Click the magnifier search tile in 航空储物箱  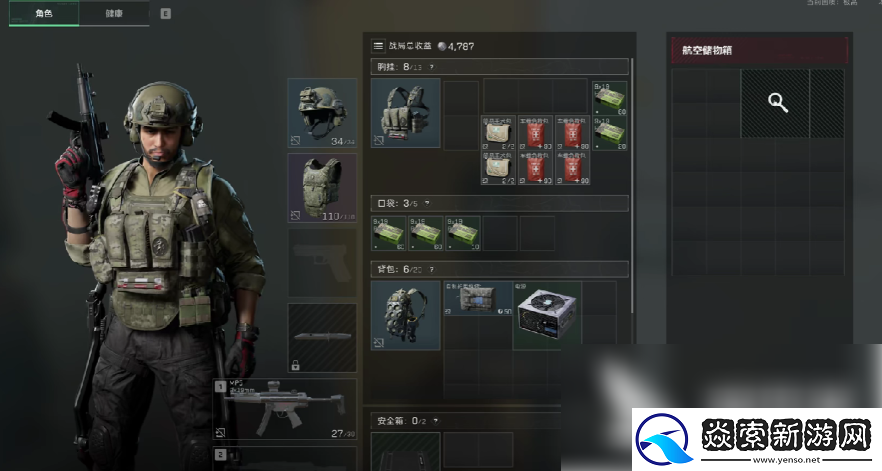(x=774, y=103)
